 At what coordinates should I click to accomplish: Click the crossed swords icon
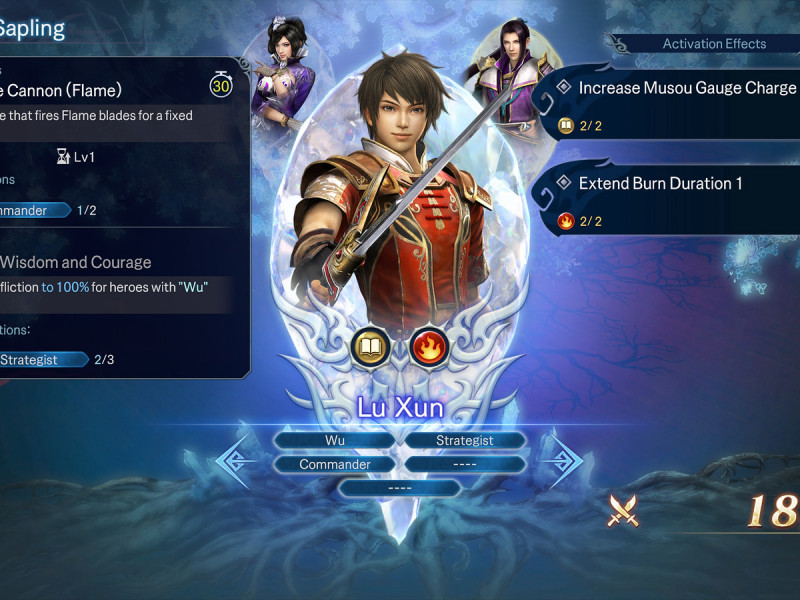tap(625, 511)
